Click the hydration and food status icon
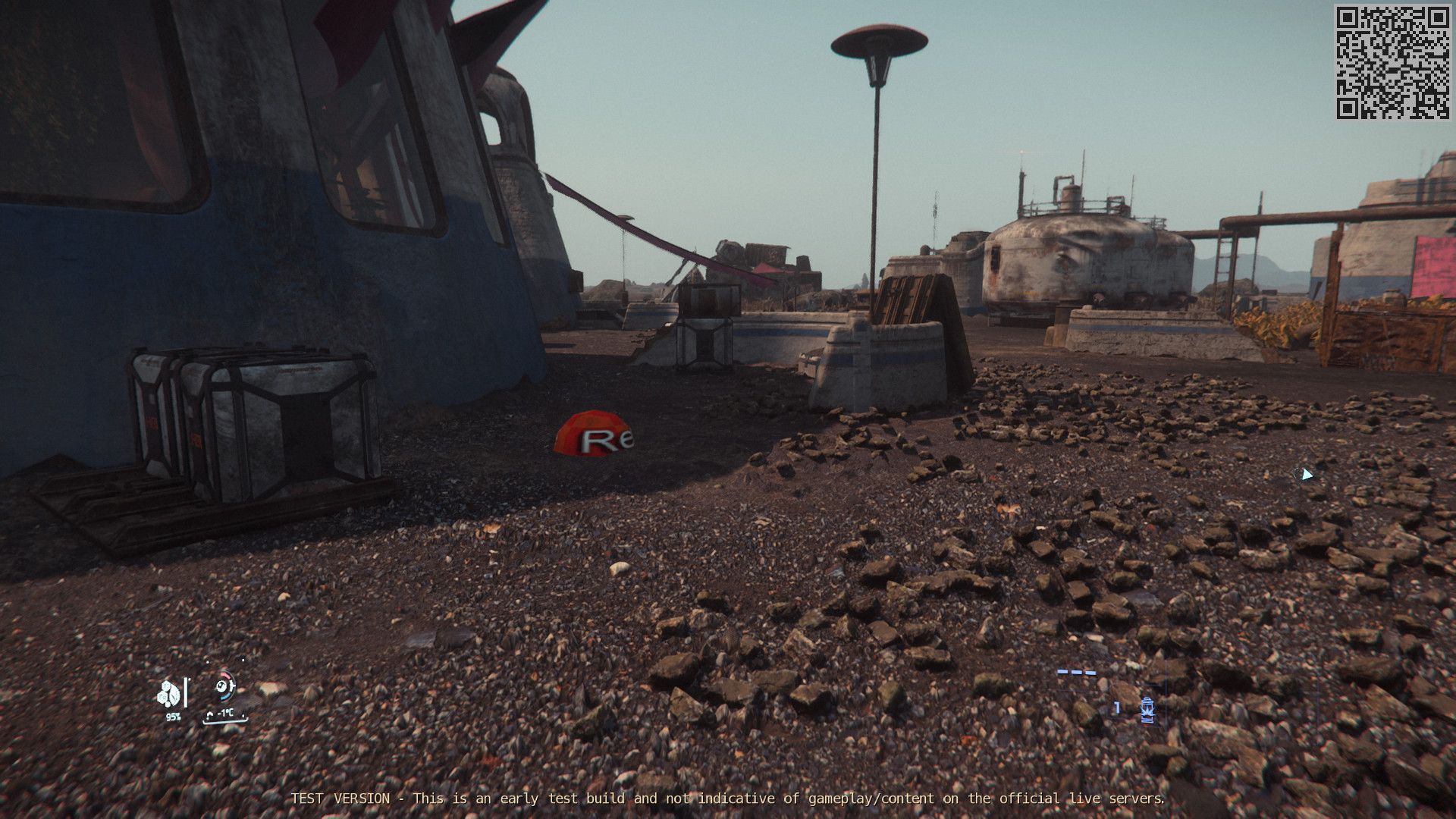The width and height of the screenshot is (1456, 819). pos(170,693)
